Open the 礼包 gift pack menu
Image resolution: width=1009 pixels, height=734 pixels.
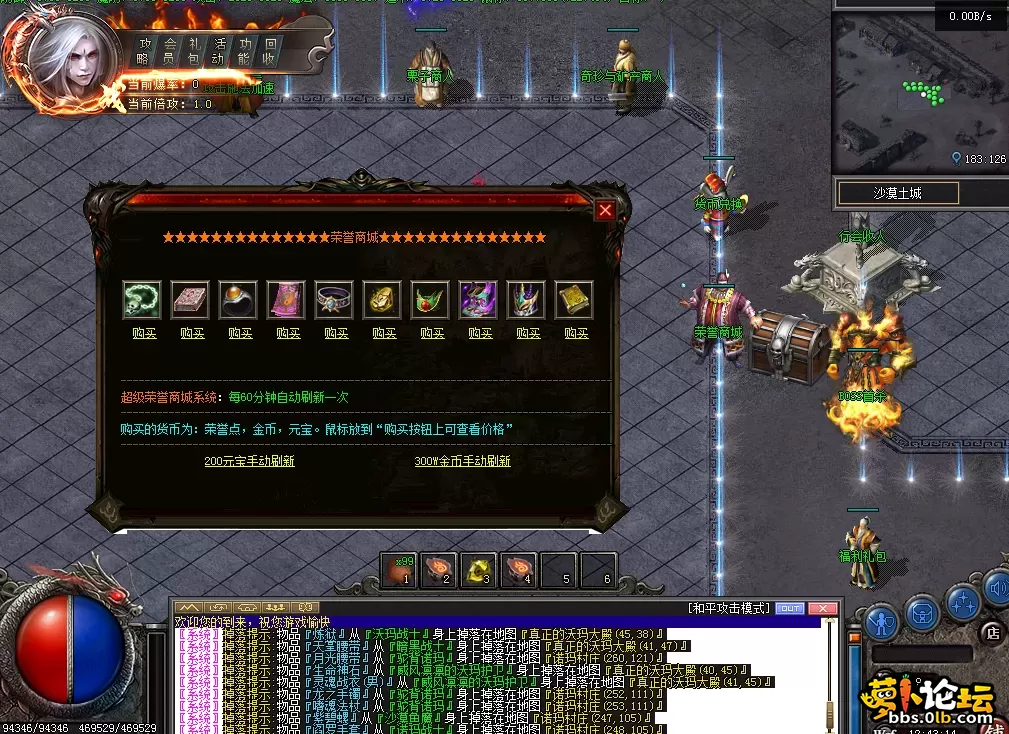[195, 50]
